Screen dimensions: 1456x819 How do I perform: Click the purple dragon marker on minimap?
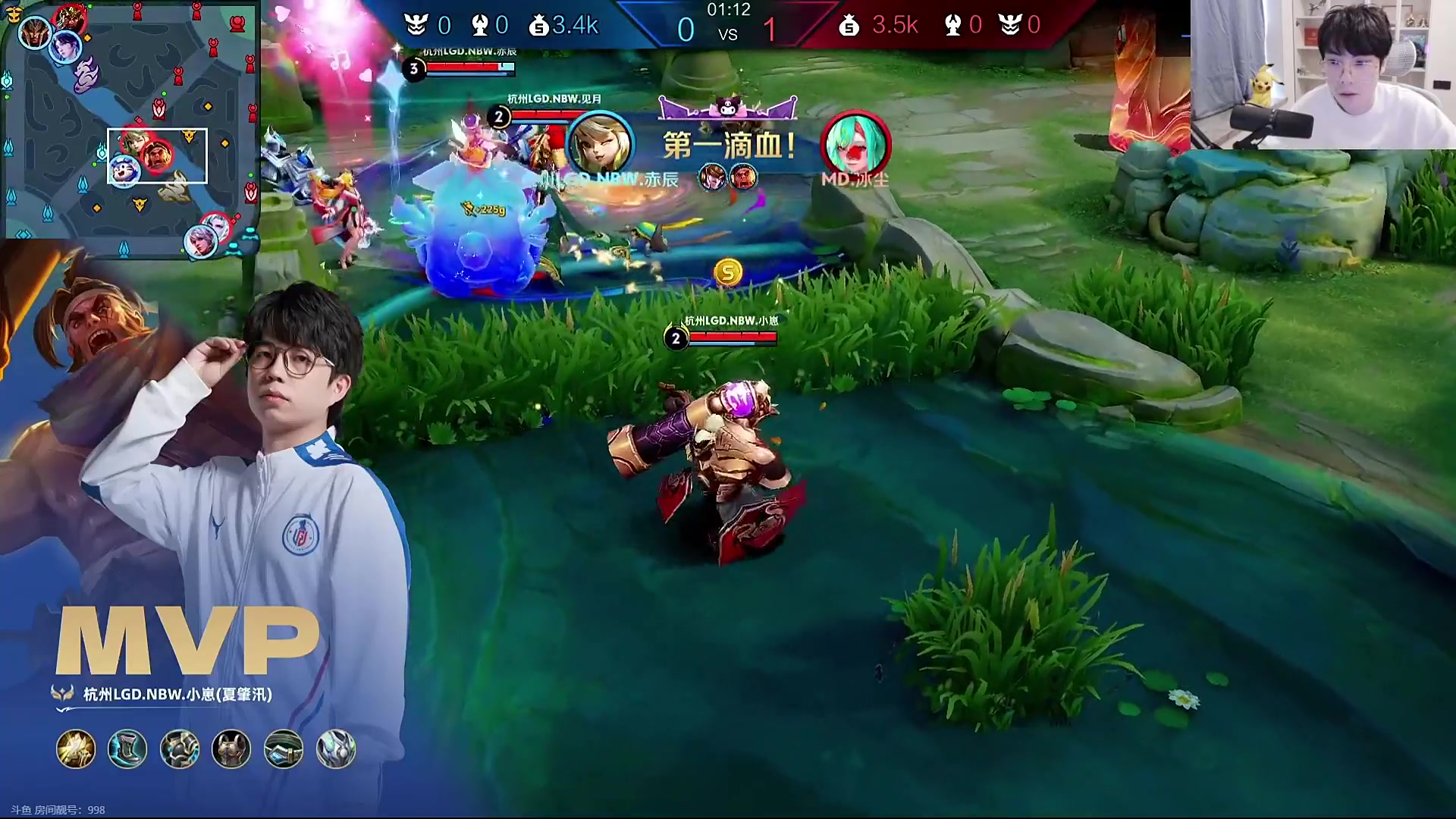point(86,76)
